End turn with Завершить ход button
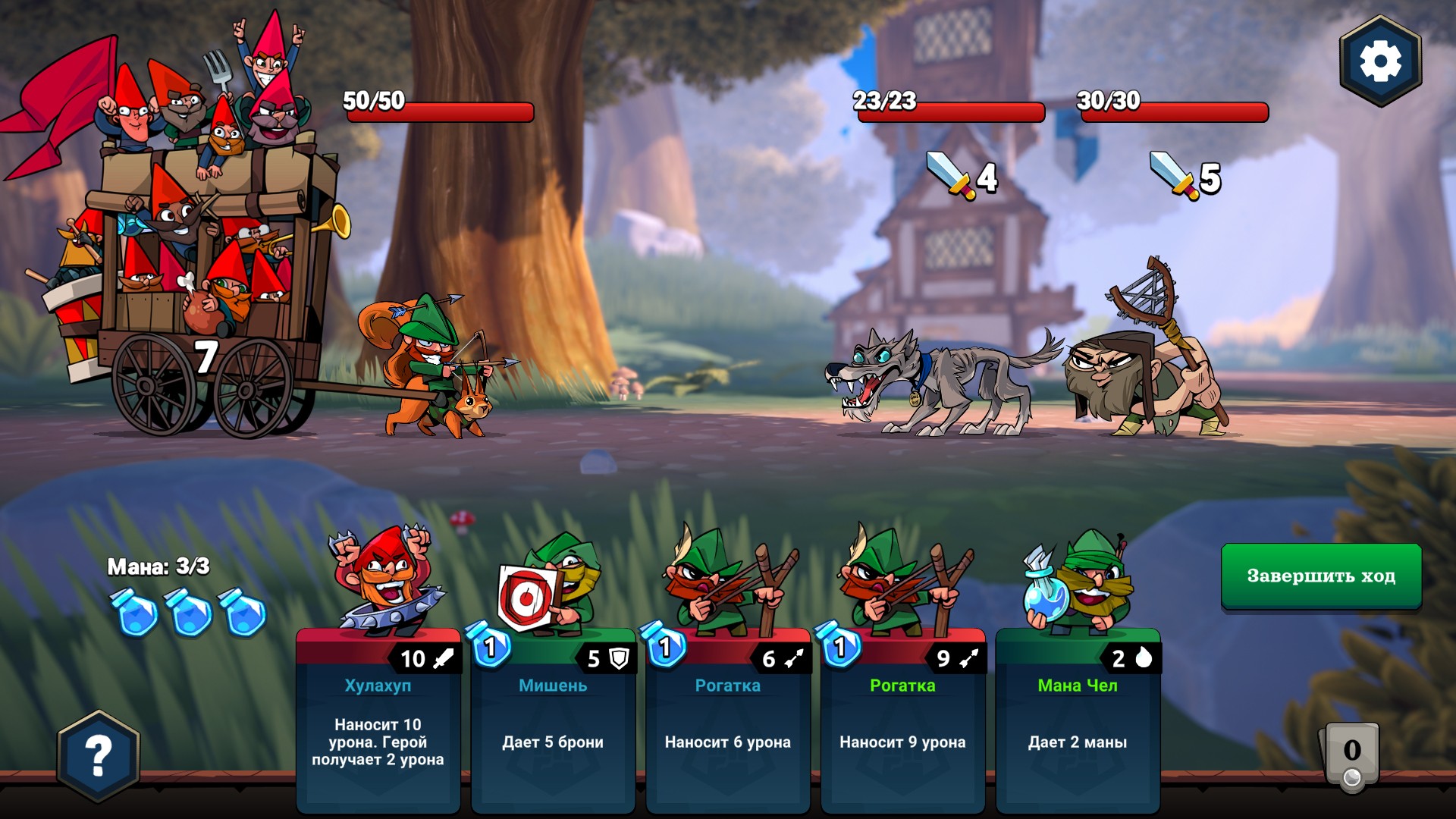Image resolution: width=1456 pixels, height=819 pixels. [x=1321, y=576]
